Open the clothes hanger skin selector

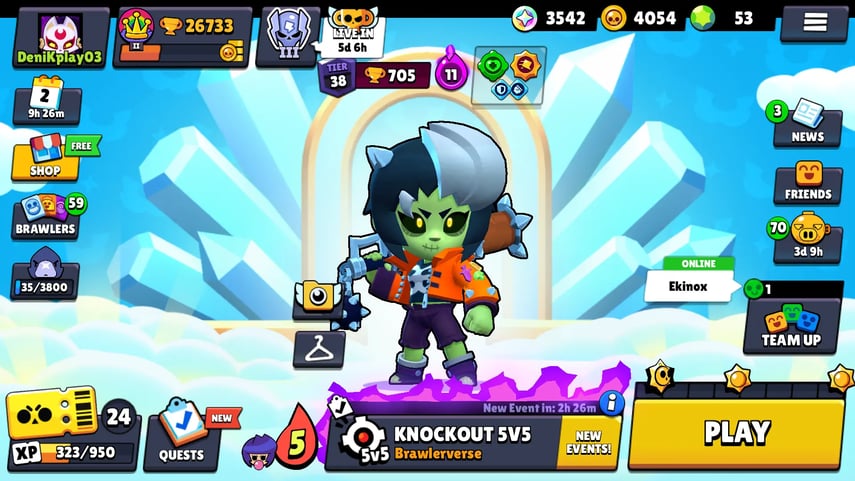318,349
